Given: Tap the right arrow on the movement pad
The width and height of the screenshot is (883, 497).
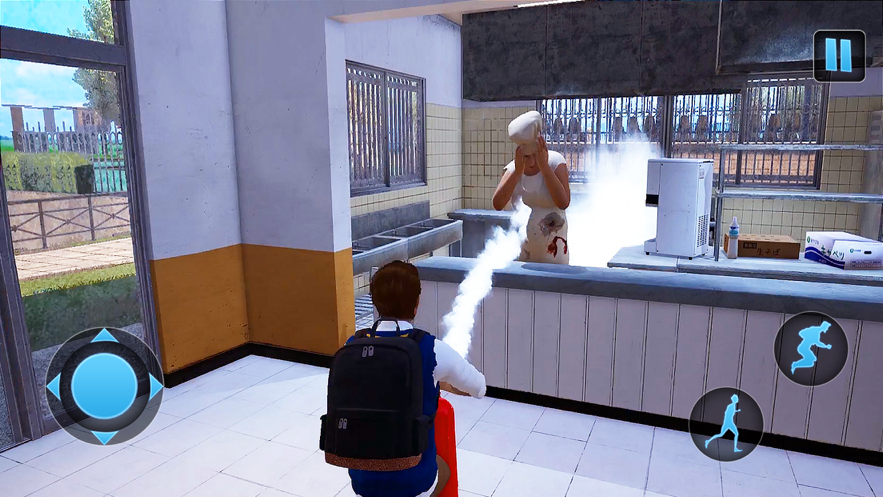Looking at the screenshot, I should [154, 386].
